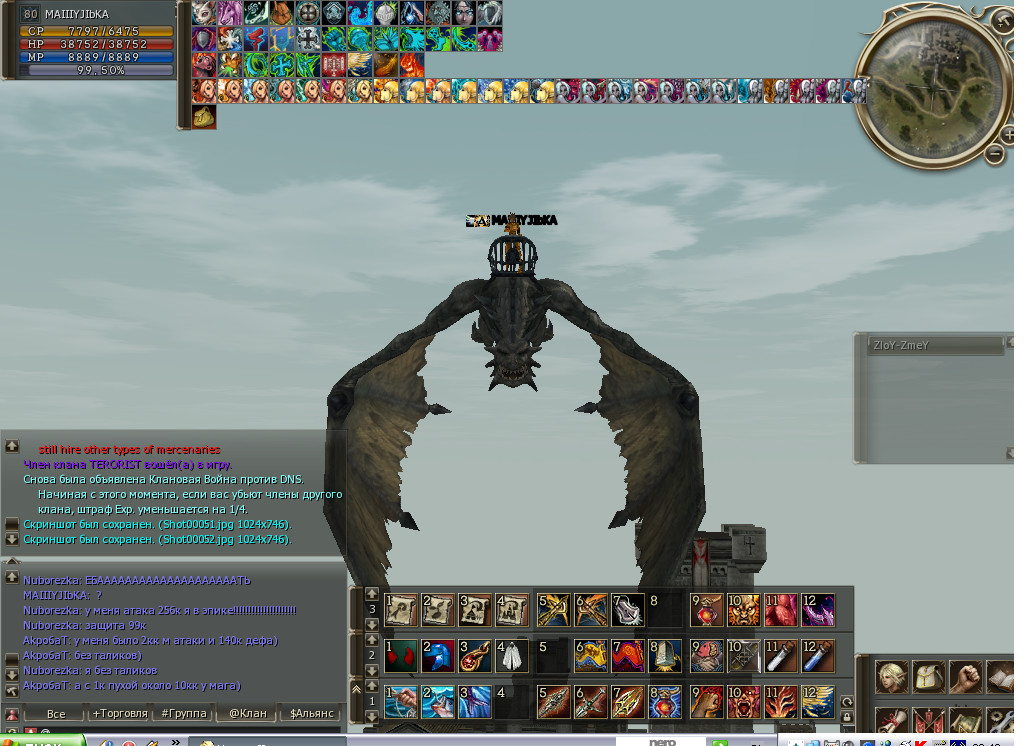Activate the roaring lion face skill
The height and width of the screenshot is (746, 1024).
point(742,609)
